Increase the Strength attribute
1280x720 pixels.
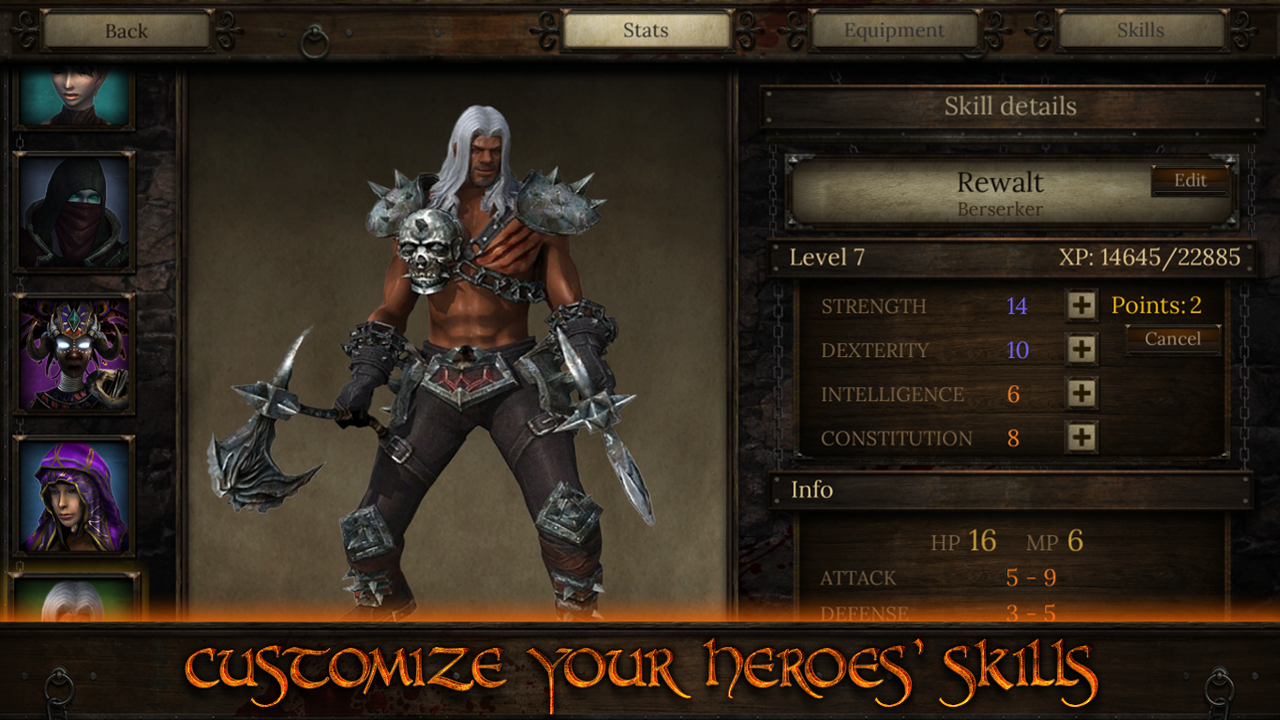point(1079,305)
